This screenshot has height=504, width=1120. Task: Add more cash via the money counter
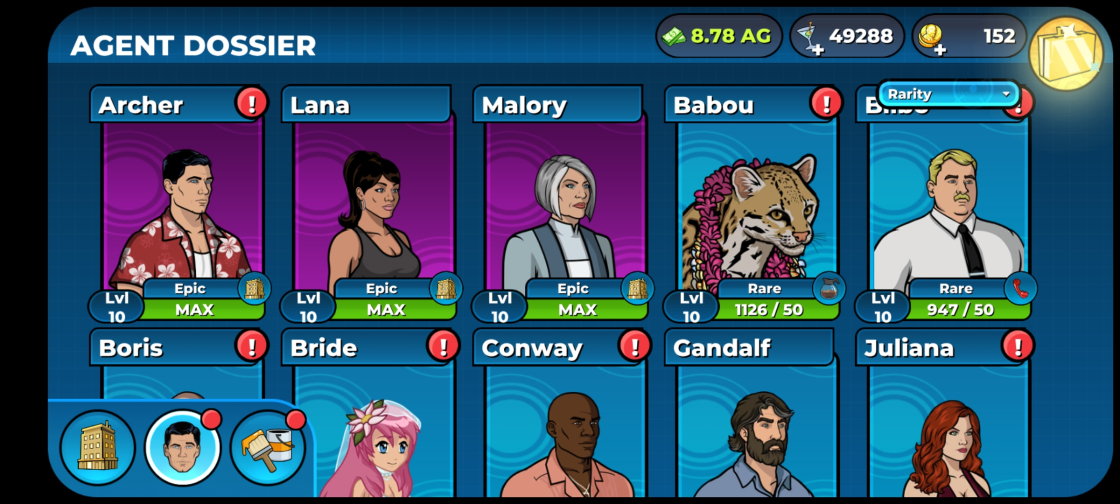point(719,36)
